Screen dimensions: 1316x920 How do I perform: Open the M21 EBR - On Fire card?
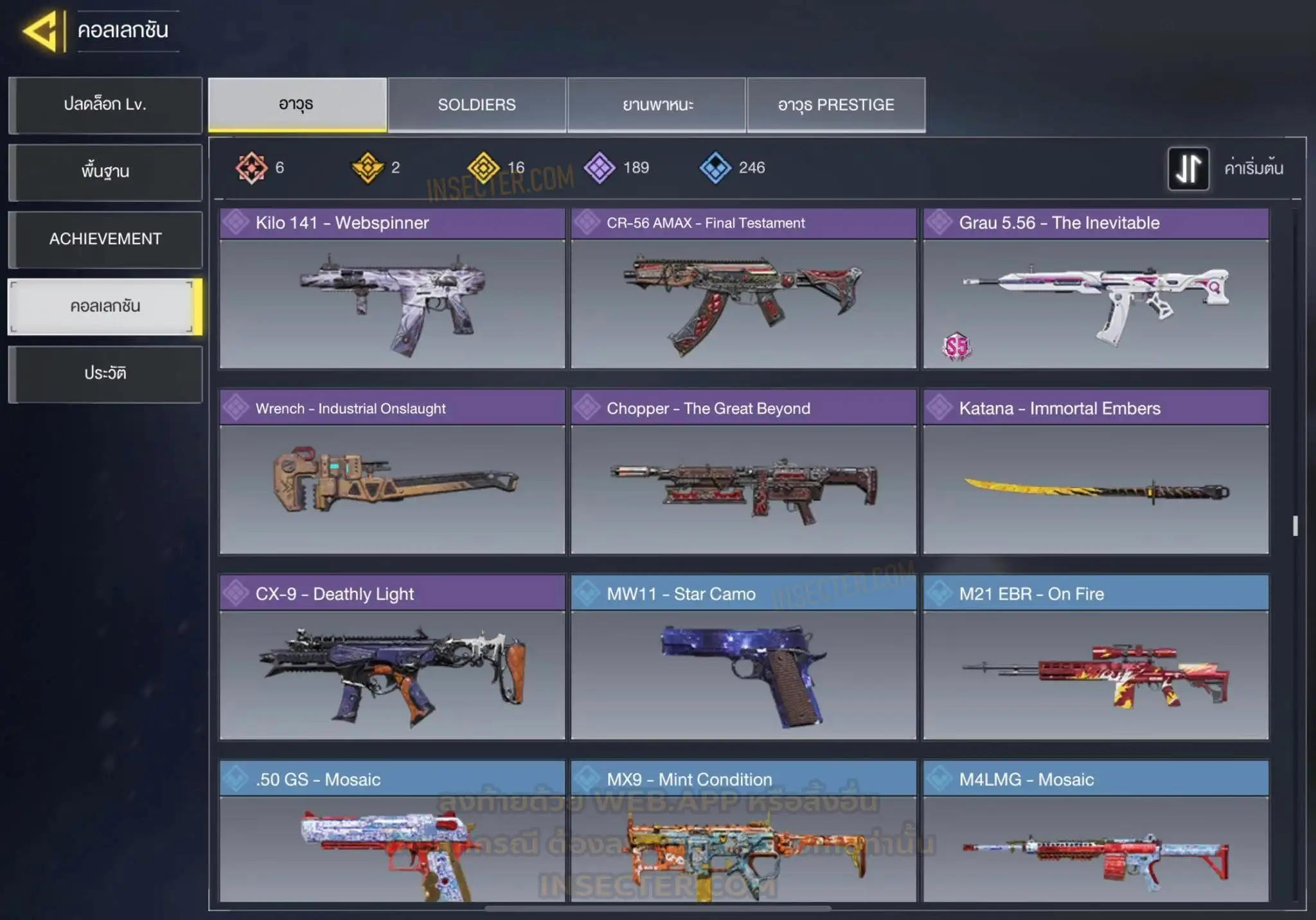[x=1096, y=658]
